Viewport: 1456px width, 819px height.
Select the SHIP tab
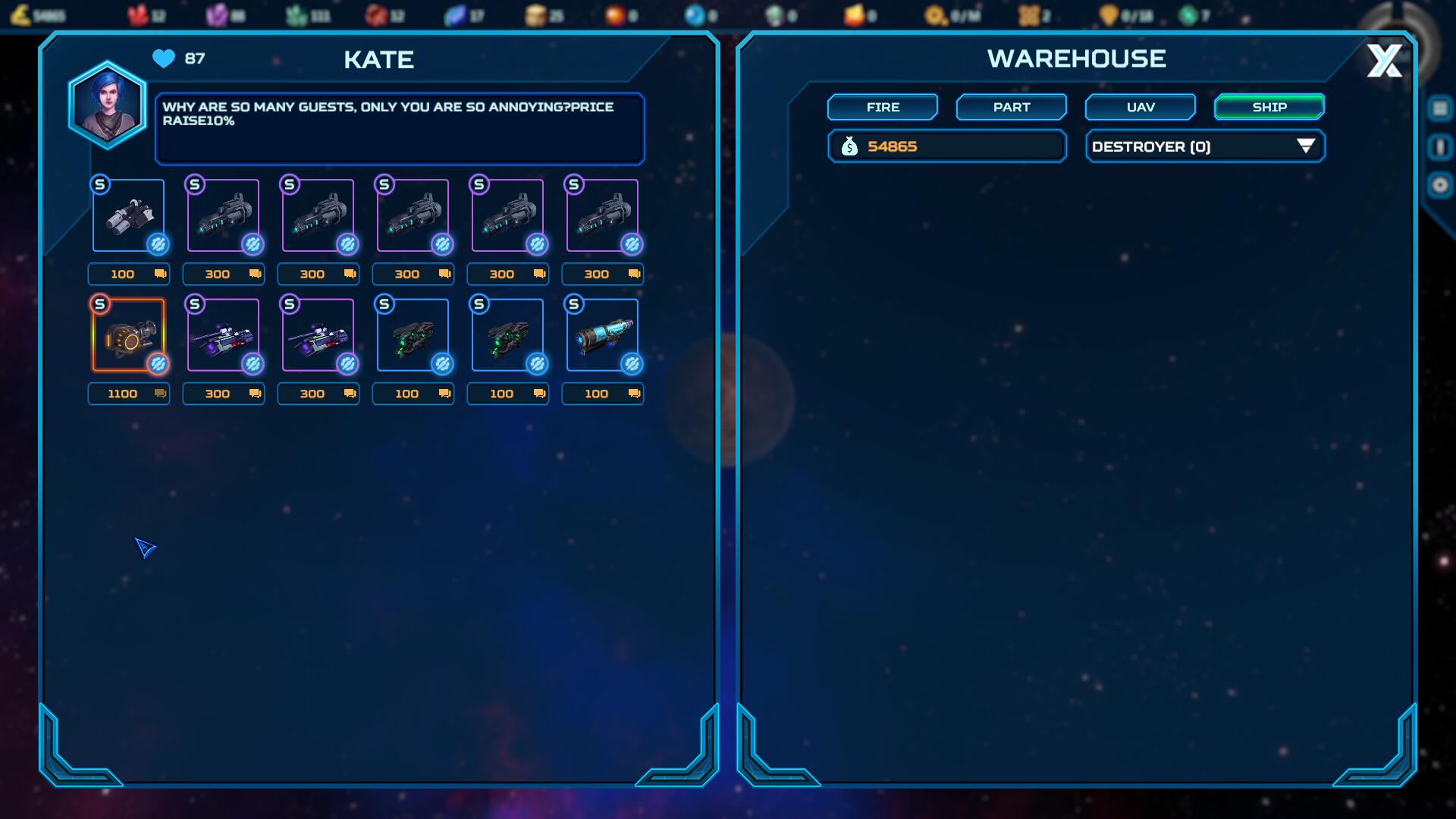coord(1269,107)
